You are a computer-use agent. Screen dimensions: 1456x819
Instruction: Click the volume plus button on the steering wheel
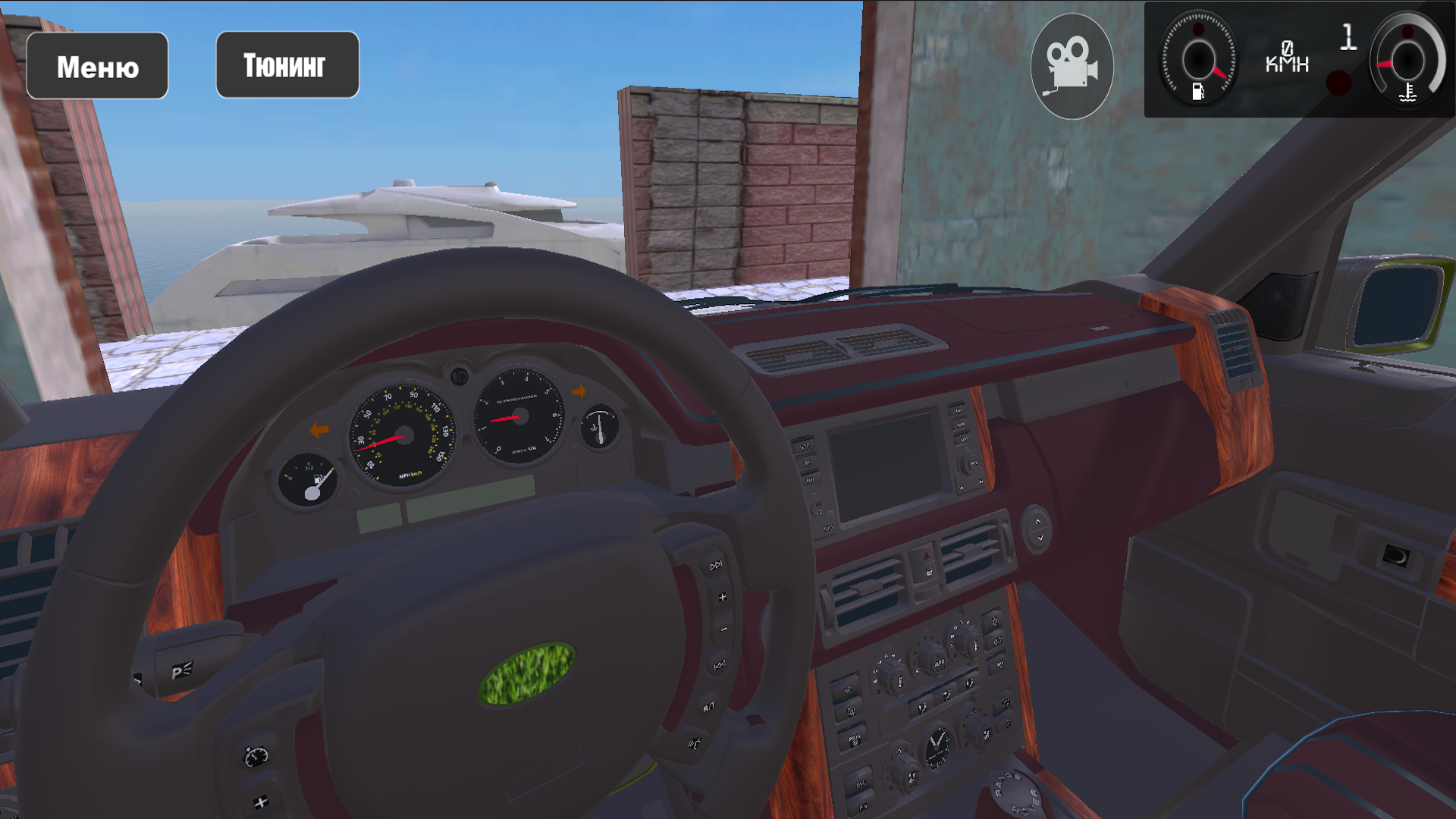coord(721,597)
